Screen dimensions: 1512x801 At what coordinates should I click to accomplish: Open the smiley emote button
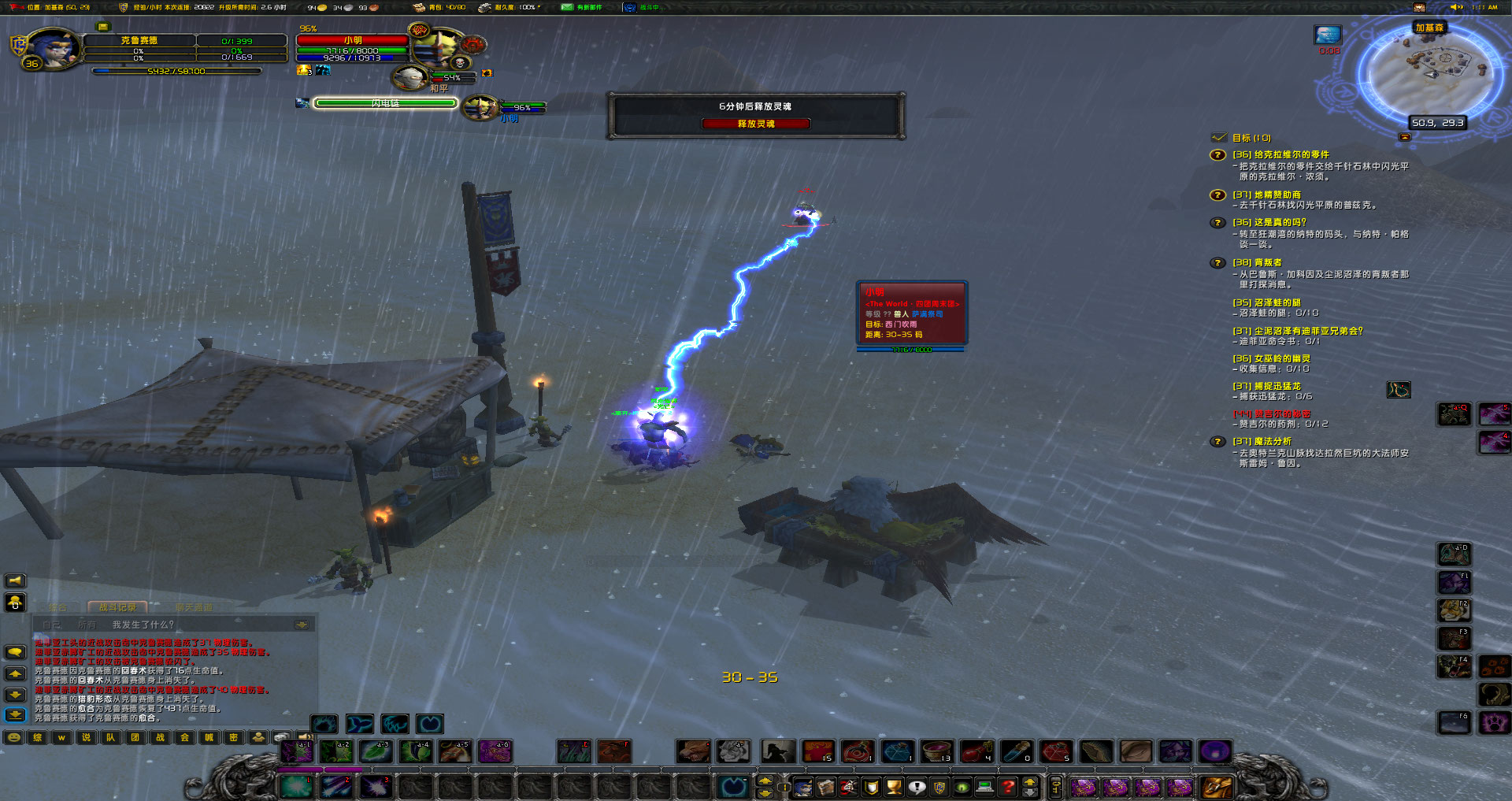tap(14, 738)
